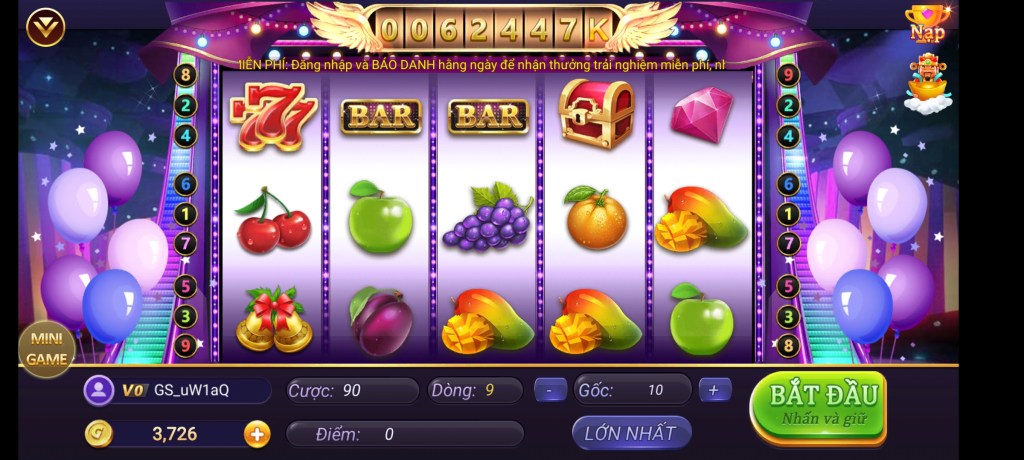Set the maximum bet with Lớn Nhất
Viewport: 1024px width, 460px height.
click(631, 433)
